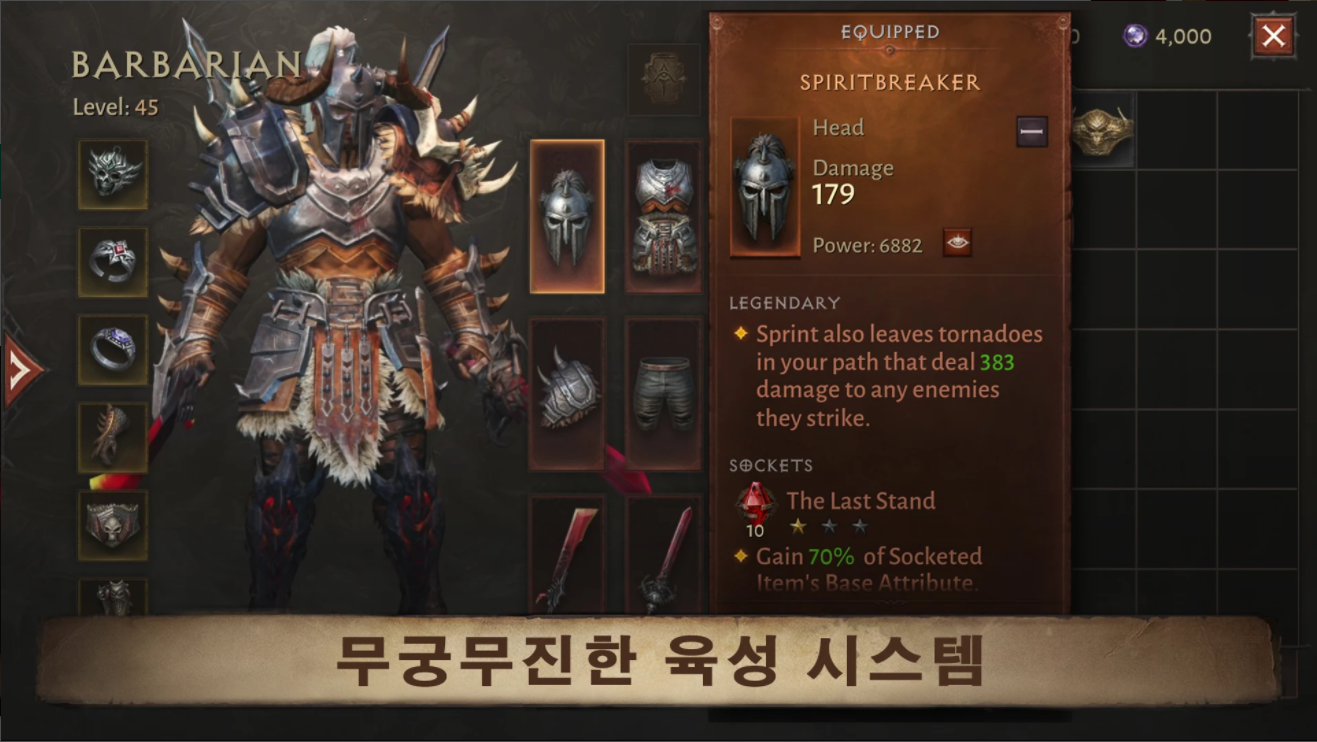Toggle the item comparison eye icon
The height and width of the screenshot is (742, 1317).
click(x=959, y=243)
